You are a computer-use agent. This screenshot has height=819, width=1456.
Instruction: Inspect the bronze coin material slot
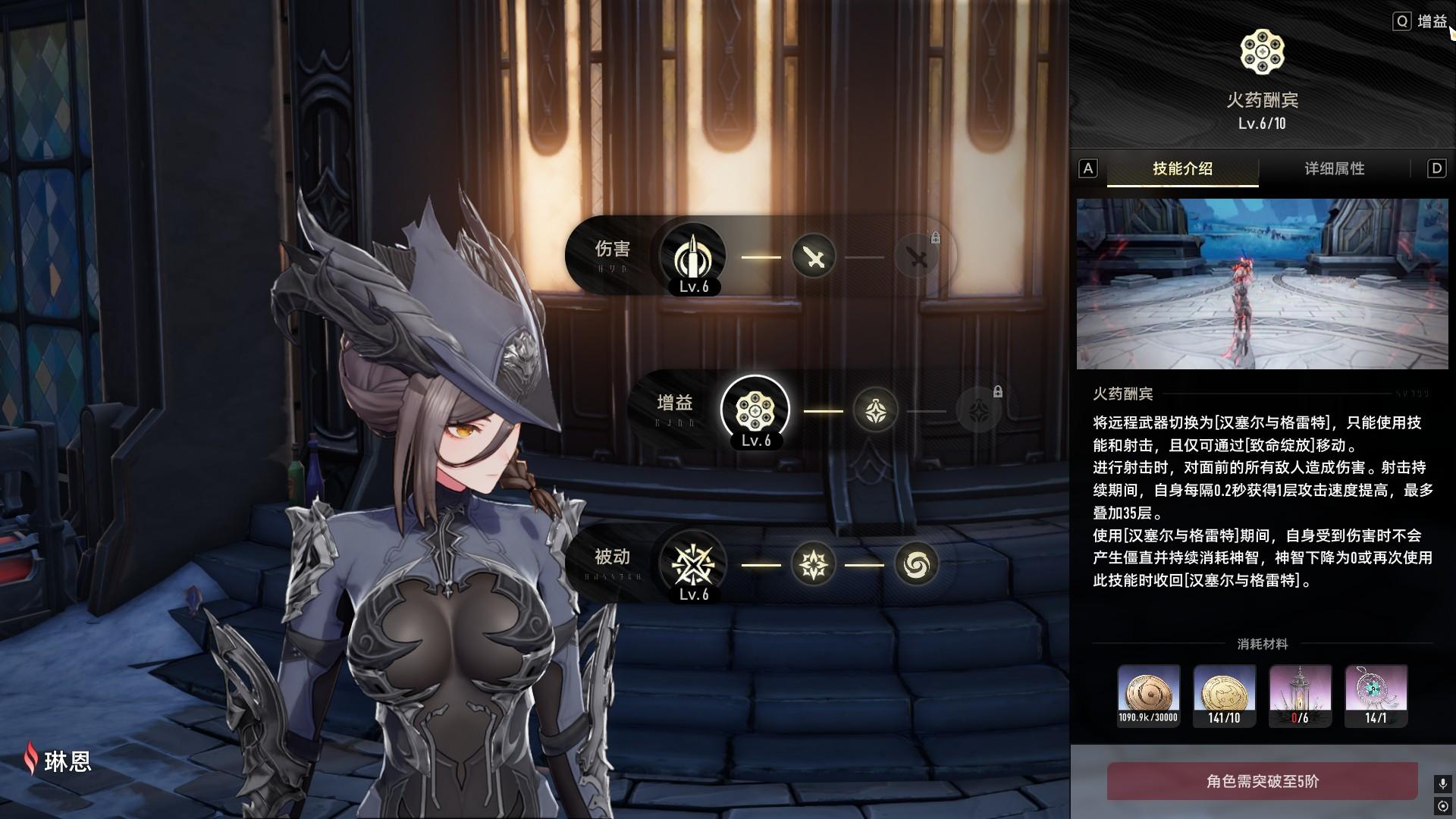pos(1149,695)
